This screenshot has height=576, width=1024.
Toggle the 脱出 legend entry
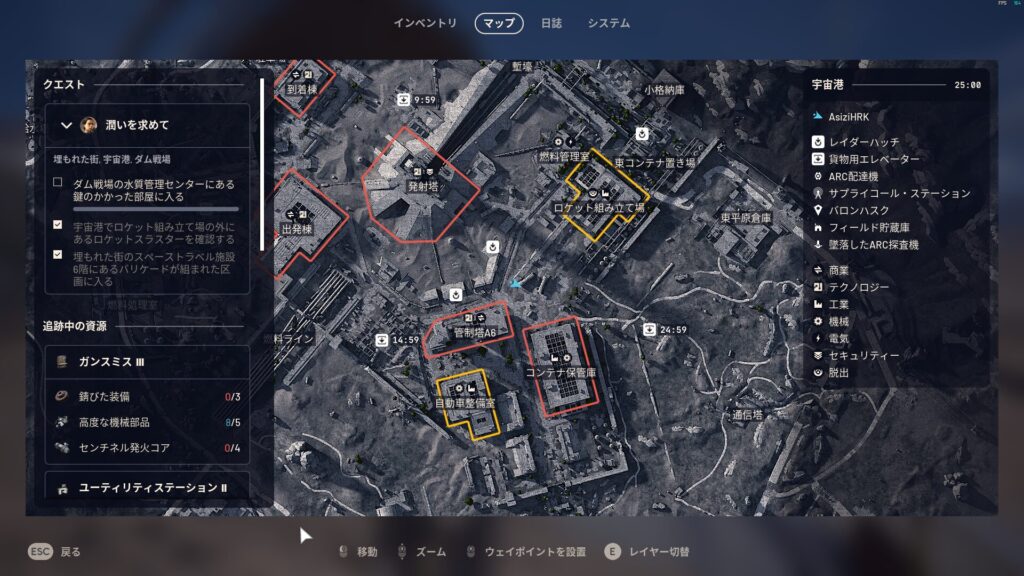point(839,372)
